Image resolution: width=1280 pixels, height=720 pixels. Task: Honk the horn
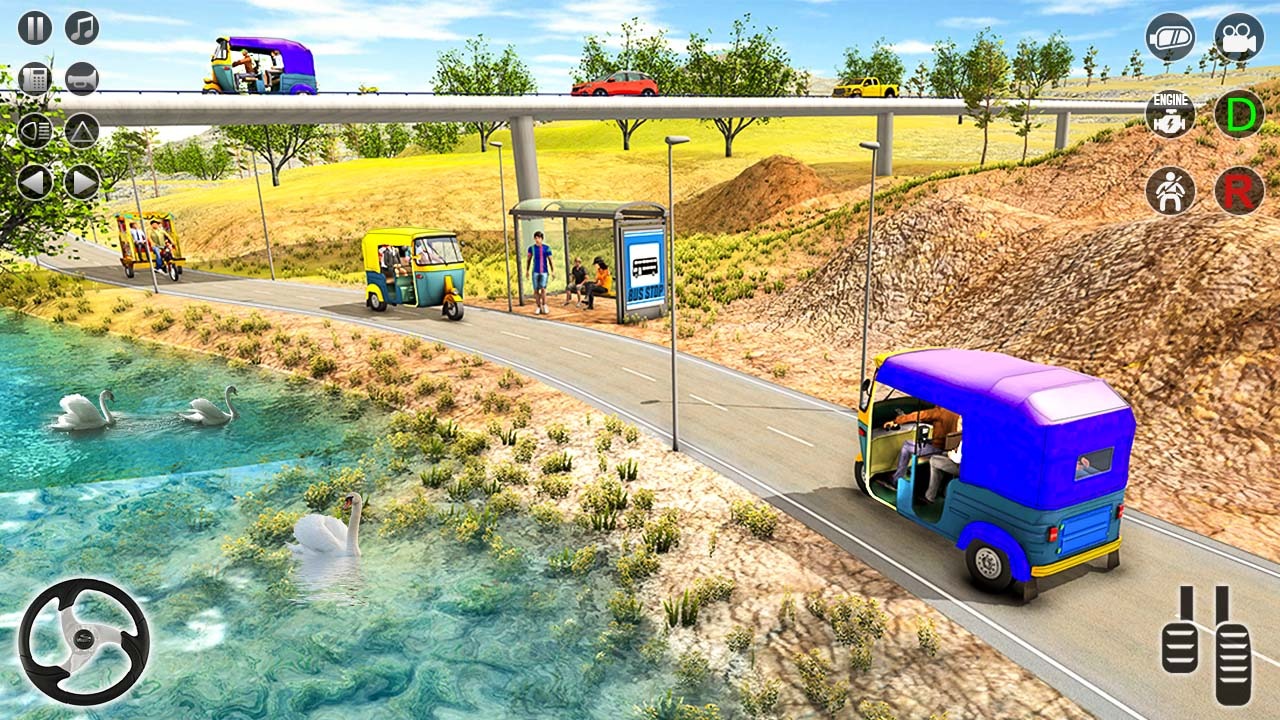point(83,77)
